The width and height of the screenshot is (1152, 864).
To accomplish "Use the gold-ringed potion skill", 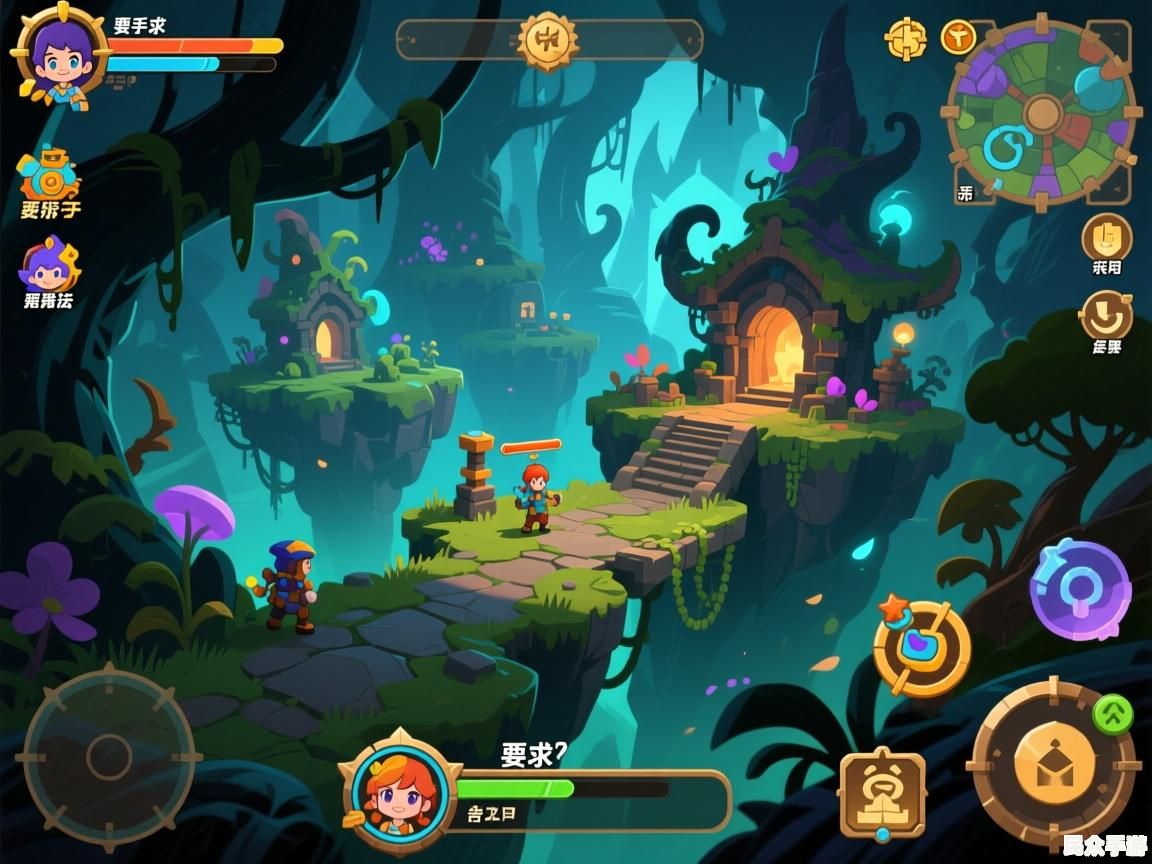I will (x=921, y=648).
